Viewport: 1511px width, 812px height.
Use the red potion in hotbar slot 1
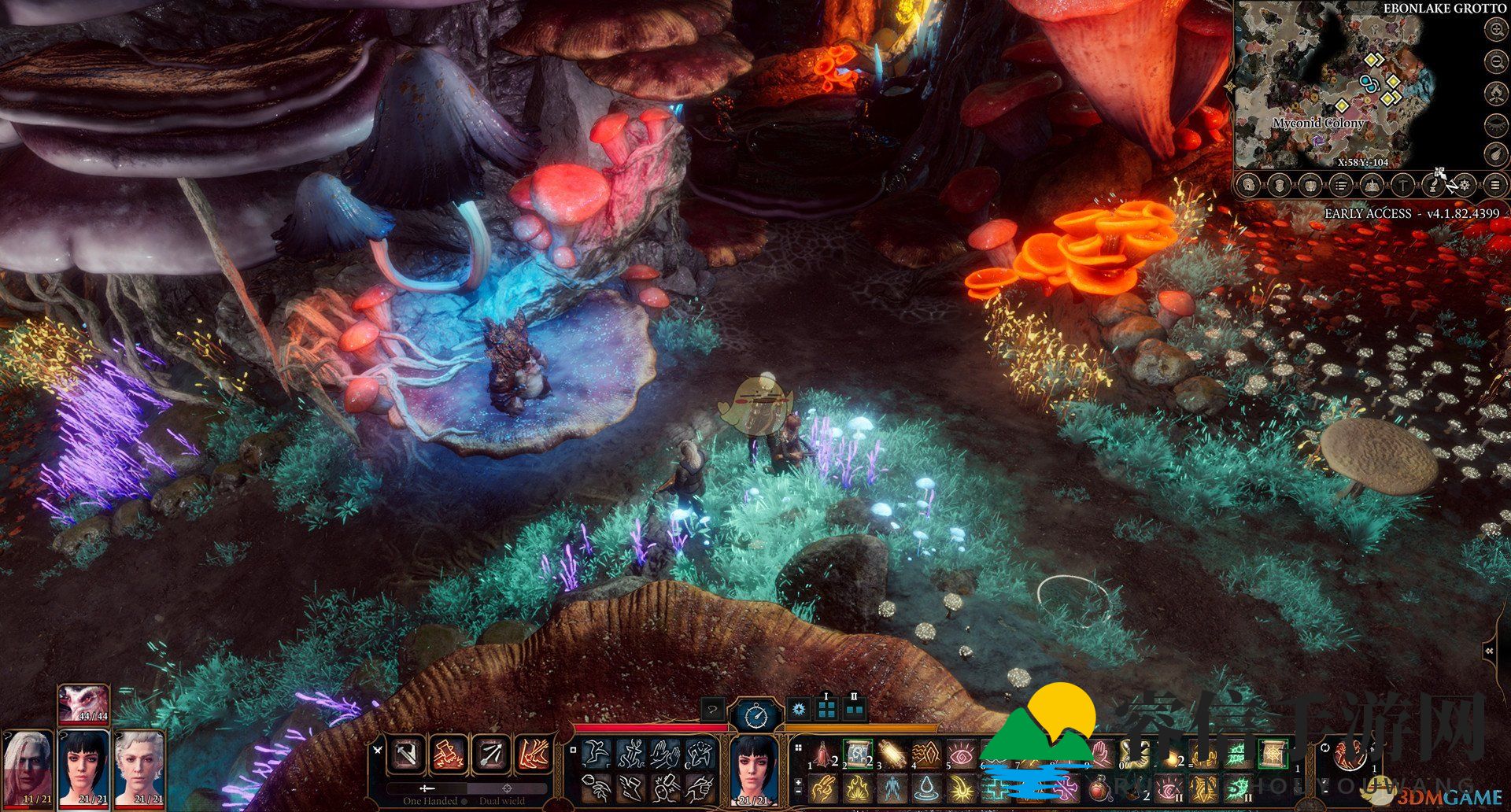pyautogui.click(x=823, y=756)
